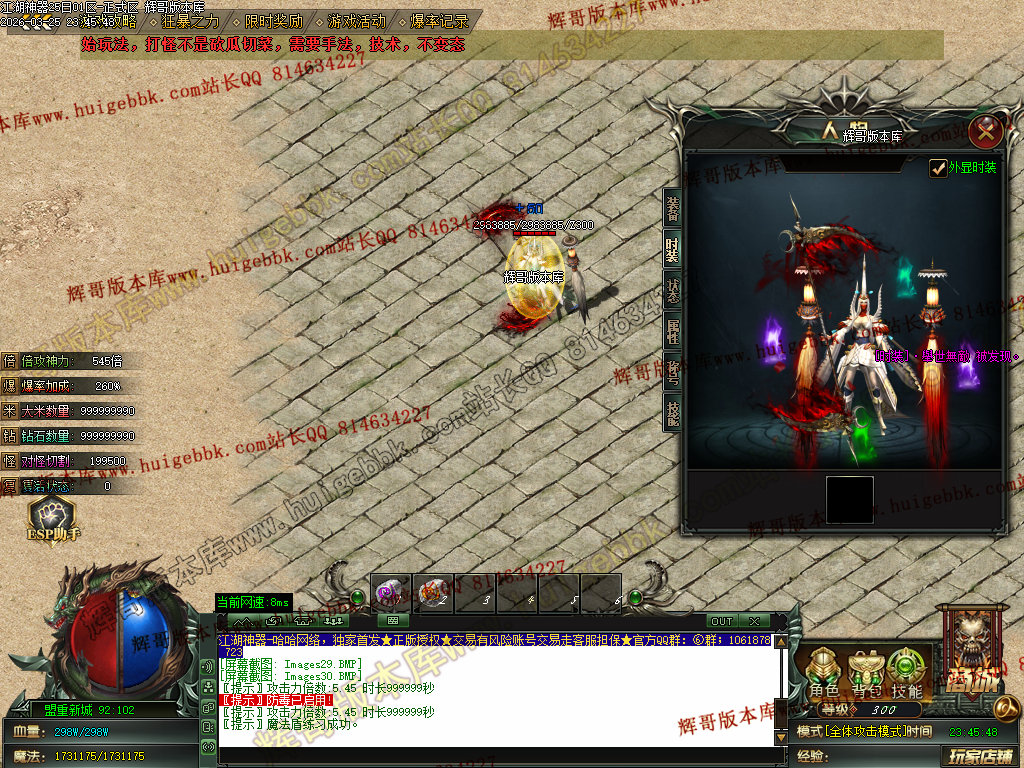Select the 时装 fashion tab
1024x768 pixels.
[x=673, y=250]
